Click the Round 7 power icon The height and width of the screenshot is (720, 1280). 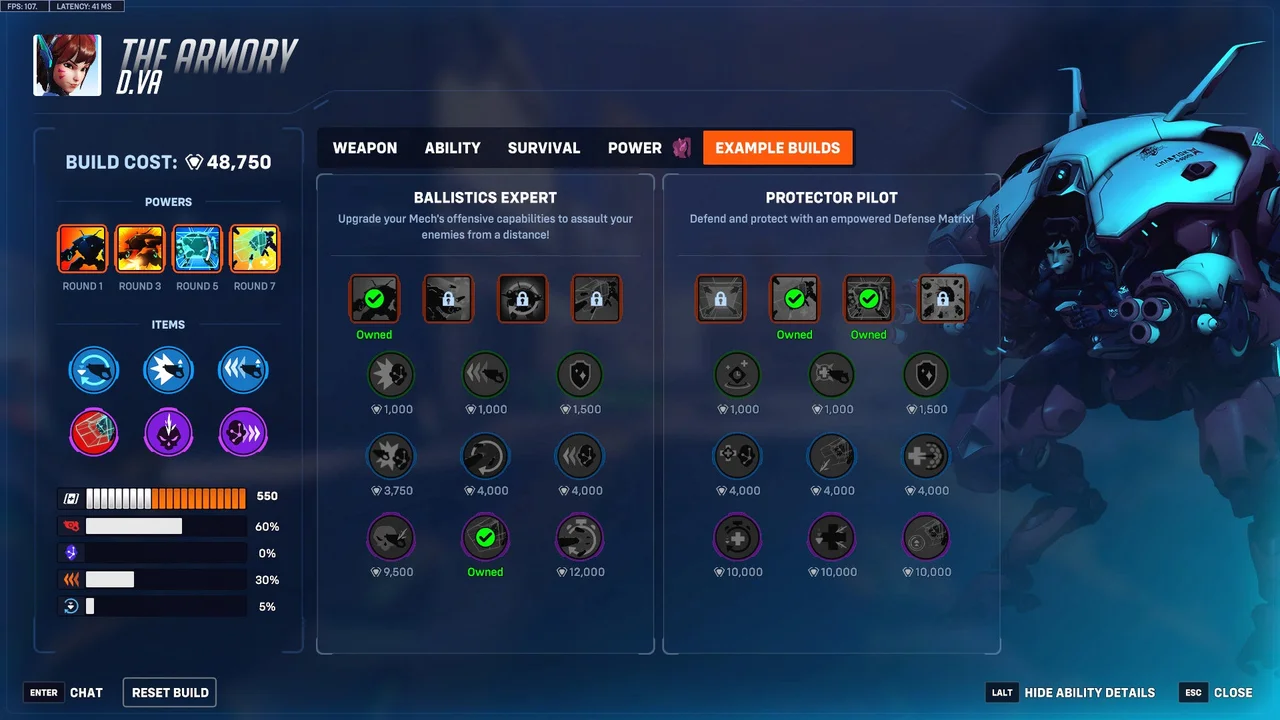255,250
